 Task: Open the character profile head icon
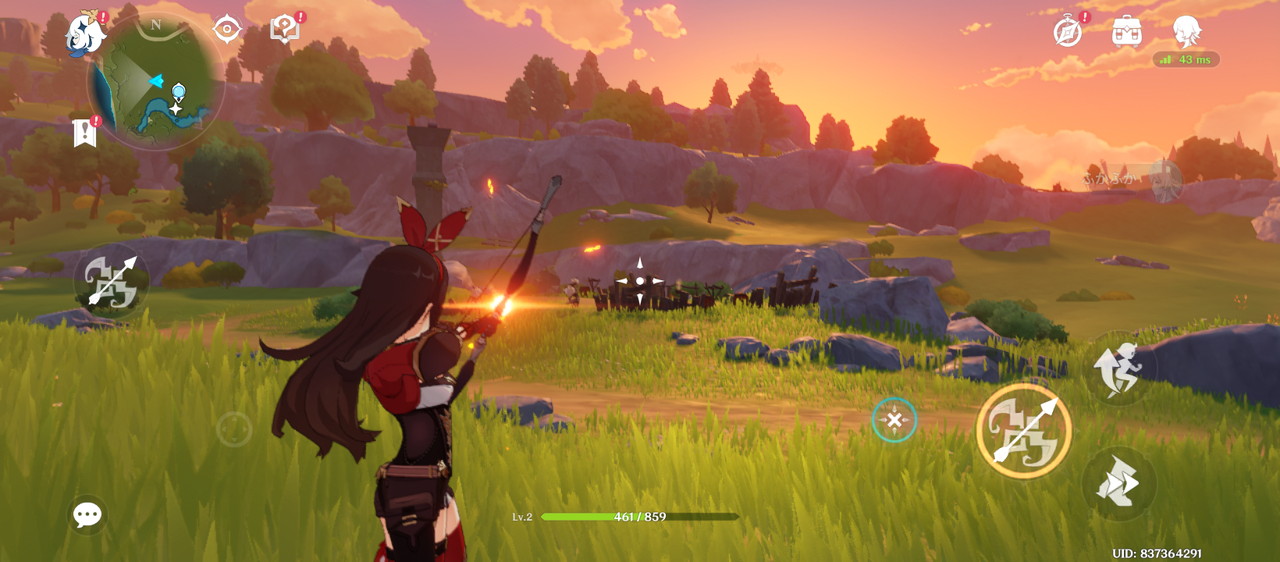(1186, 31)
